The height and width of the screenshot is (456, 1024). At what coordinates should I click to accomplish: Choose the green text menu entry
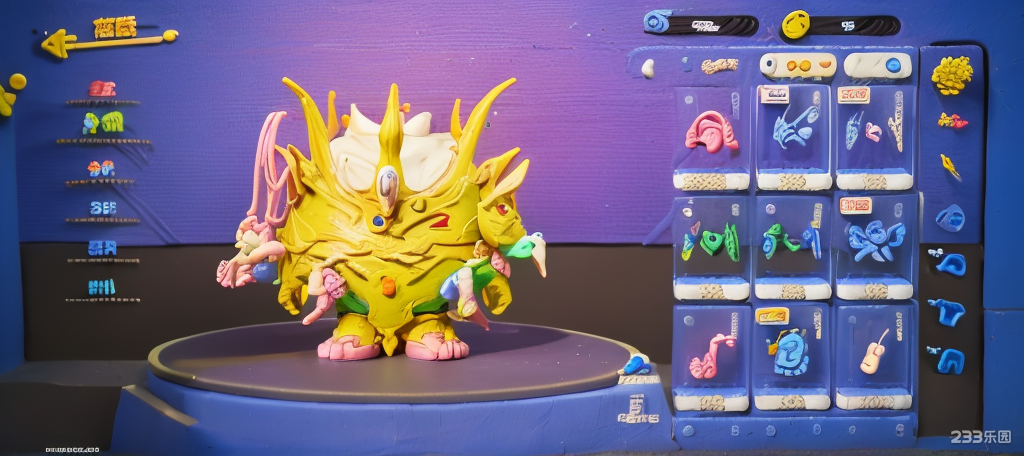[x=103, y=124]
